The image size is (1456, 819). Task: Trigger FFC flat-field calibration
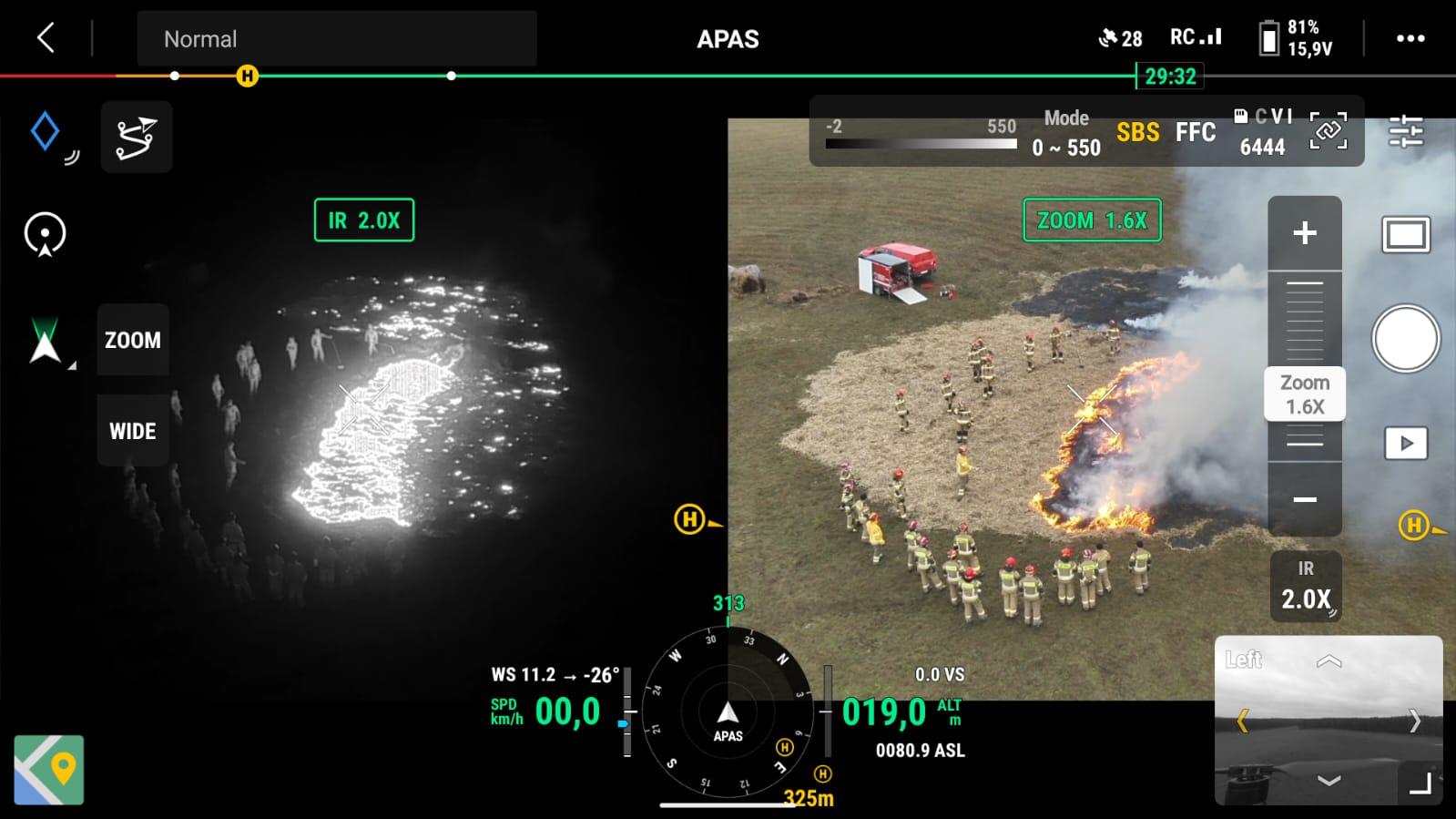pyautogui.click(x=1195, y=133)
